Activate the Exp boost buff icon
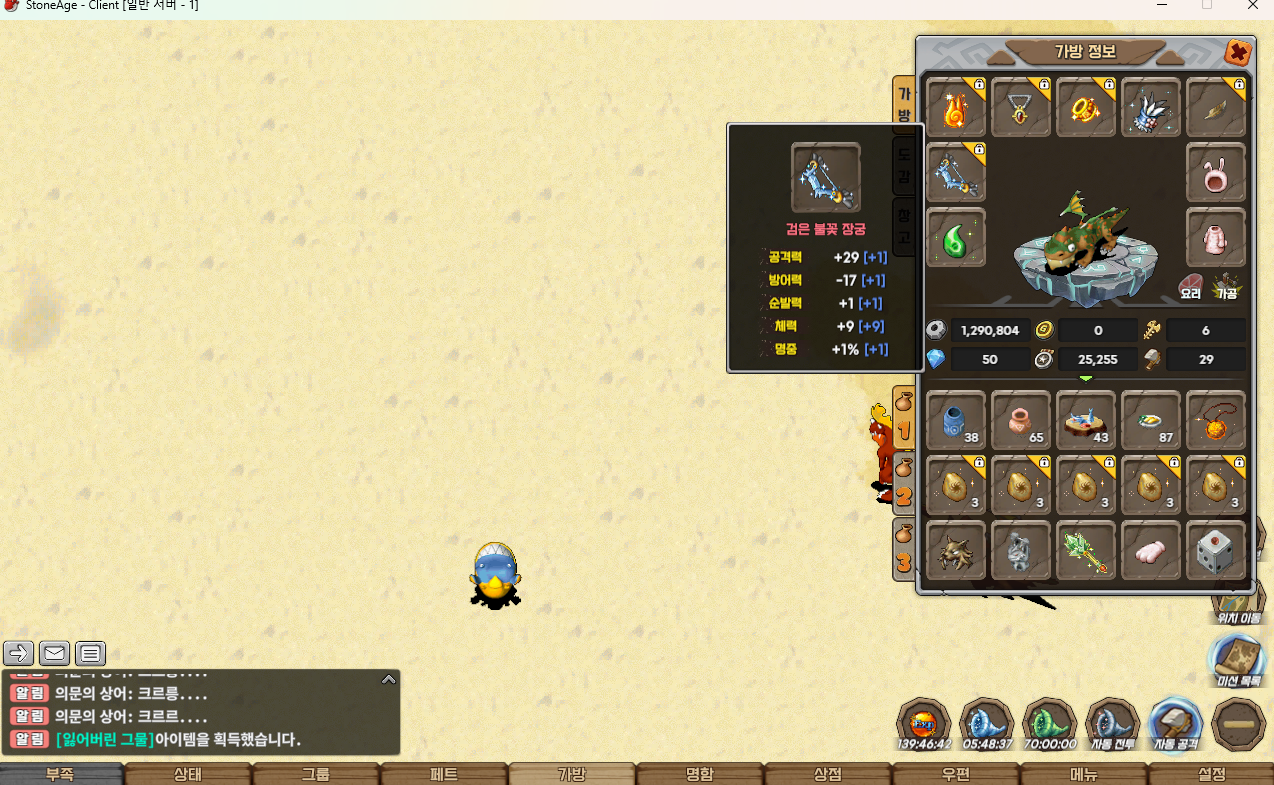Image resolution: width=1274 pixels, height=785 pixels. 923,724
